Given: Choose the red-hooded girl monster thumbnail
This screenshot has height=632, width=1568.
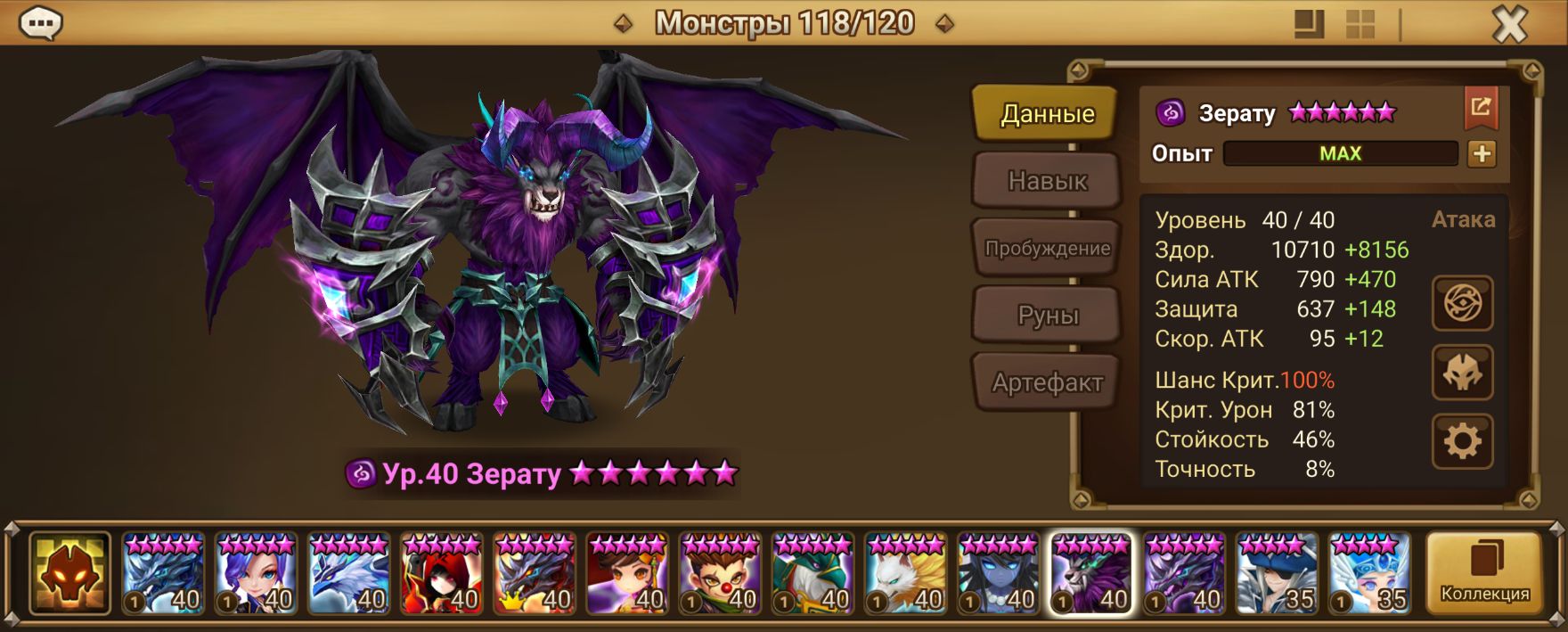Looking at the screenshot, I should [x=442, y=573].
